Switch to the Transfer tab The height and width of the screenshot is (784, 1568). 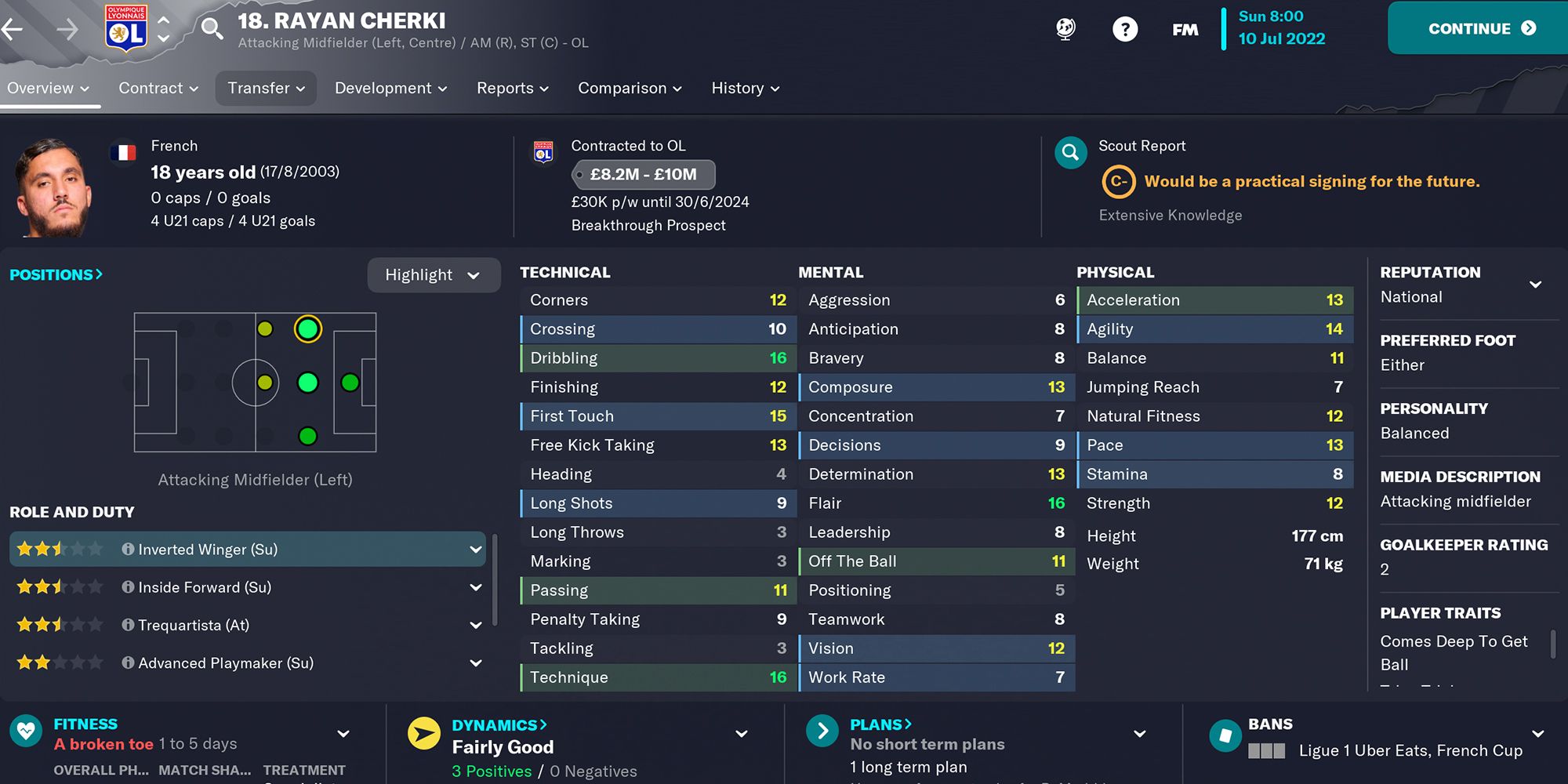tap(265, 88)
